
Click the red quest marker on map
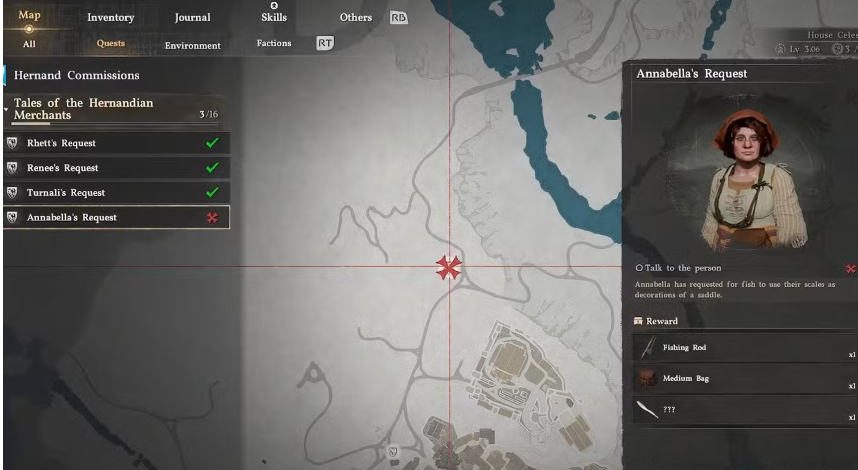pos(448,267)
